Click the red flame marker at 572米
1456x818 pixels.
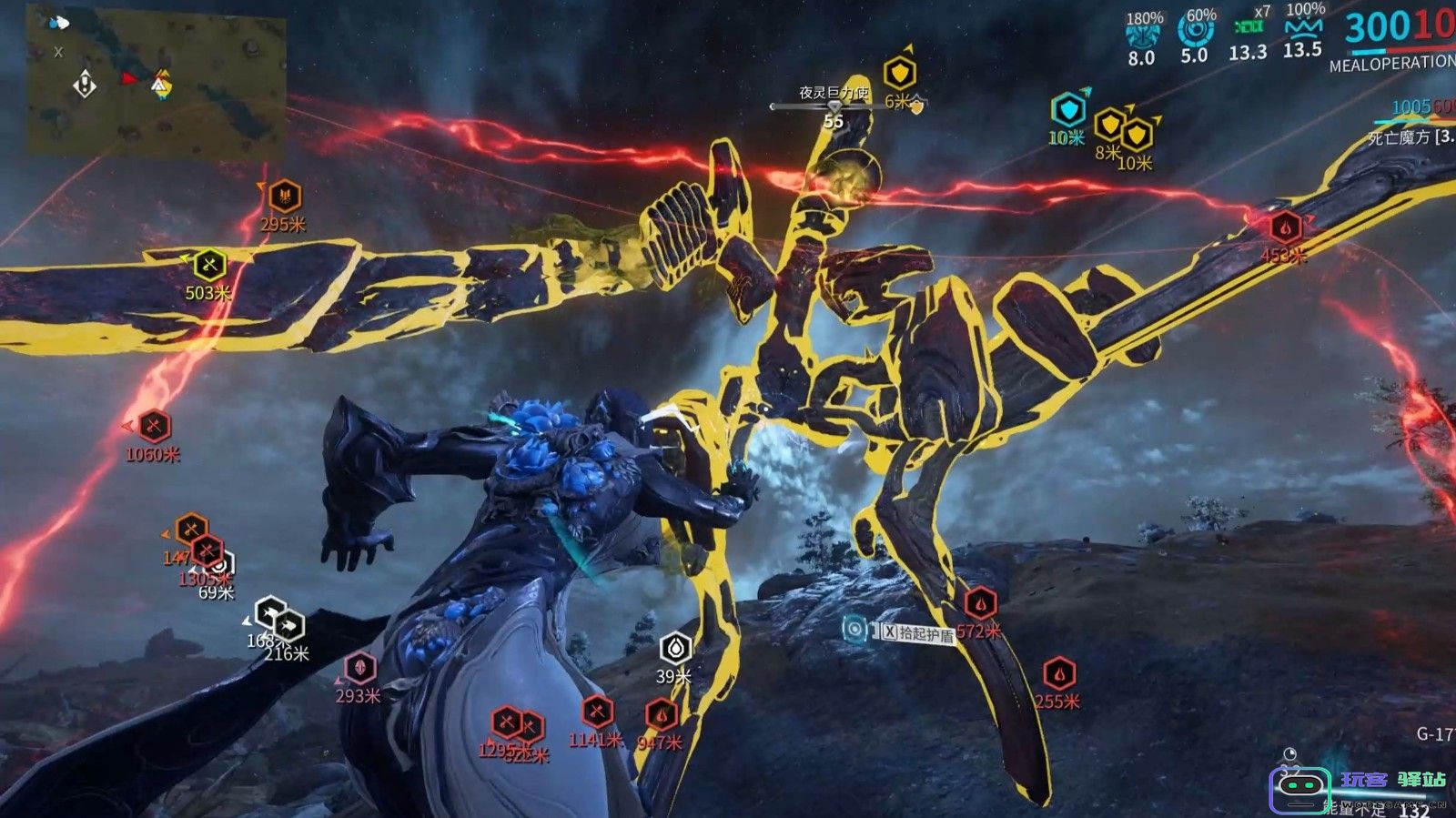(x=980, y=602)
